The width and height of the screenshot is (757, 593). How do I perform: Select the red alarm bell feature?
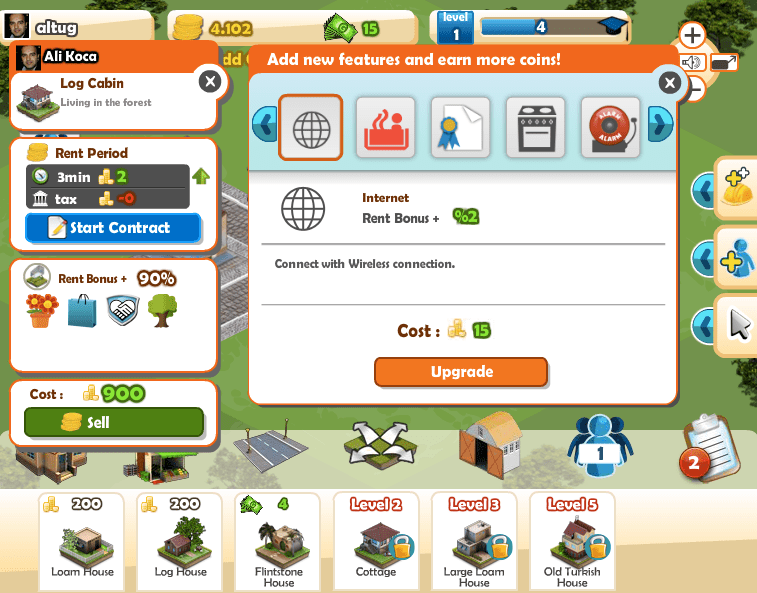pyautogui.click(x=609, y=127)
